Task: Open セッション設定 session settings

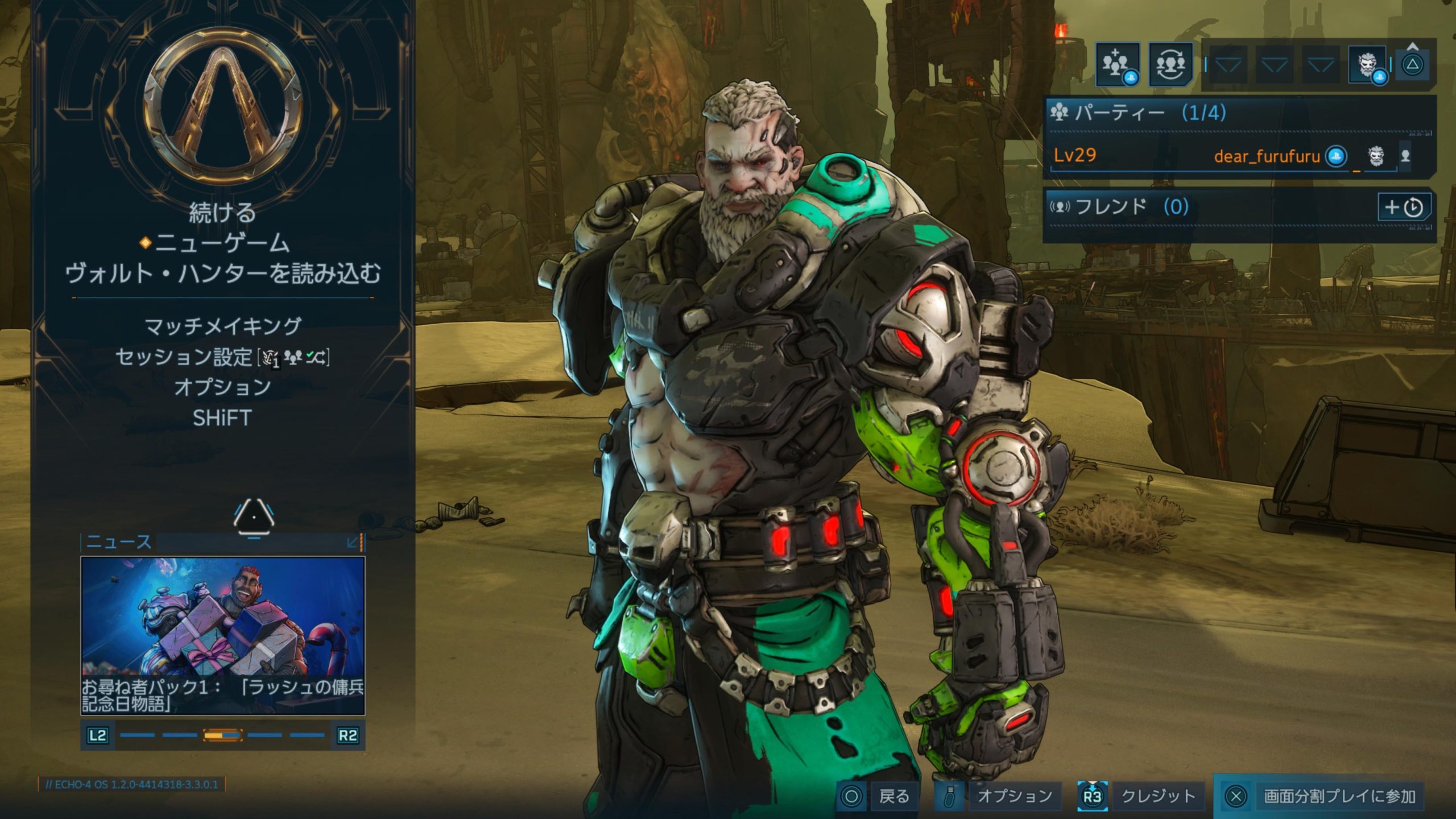Action: [222, 357]
